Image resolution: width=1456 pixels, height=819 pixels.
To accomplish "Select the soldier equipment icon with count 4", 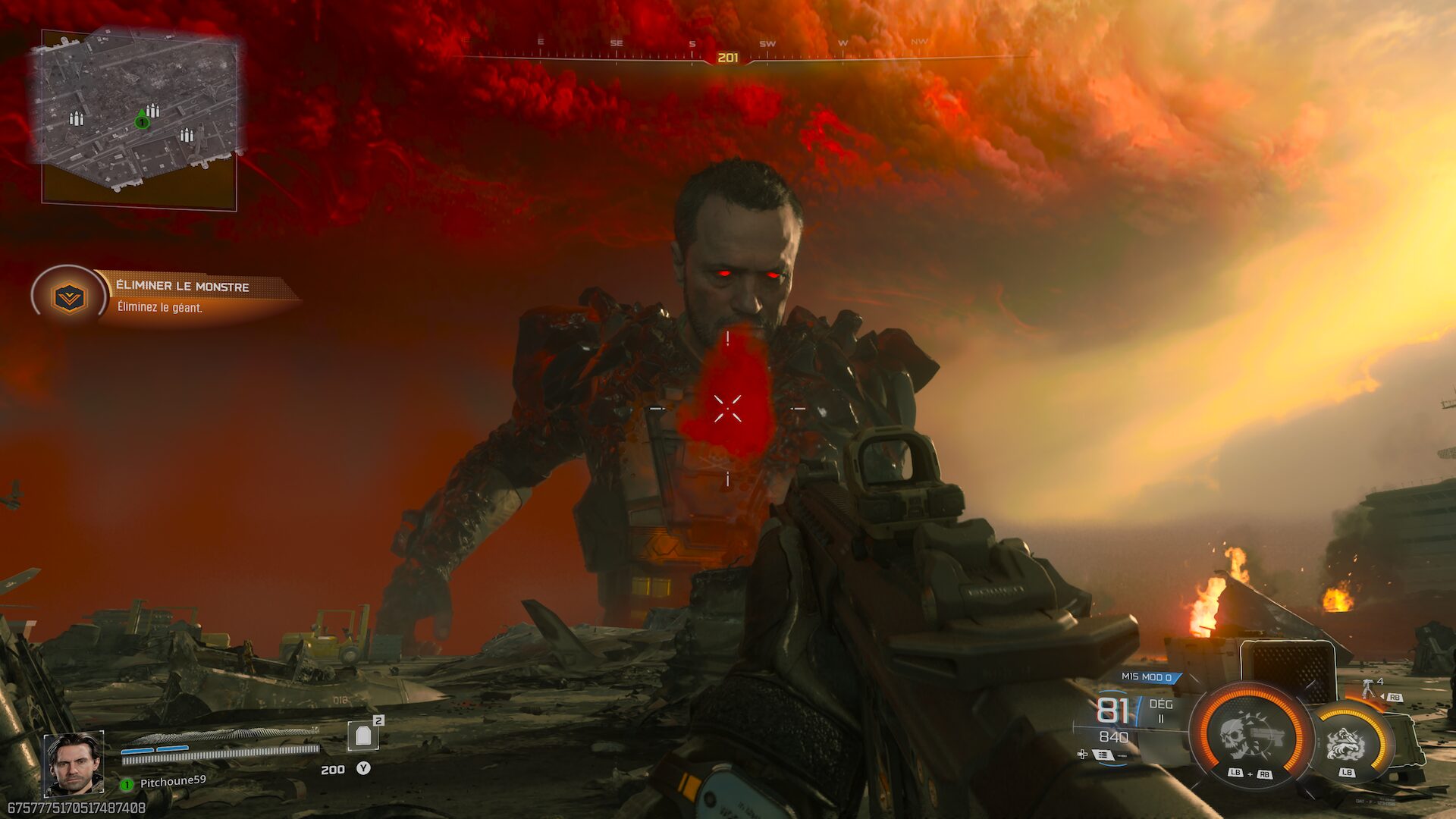I will point(1369,689).
